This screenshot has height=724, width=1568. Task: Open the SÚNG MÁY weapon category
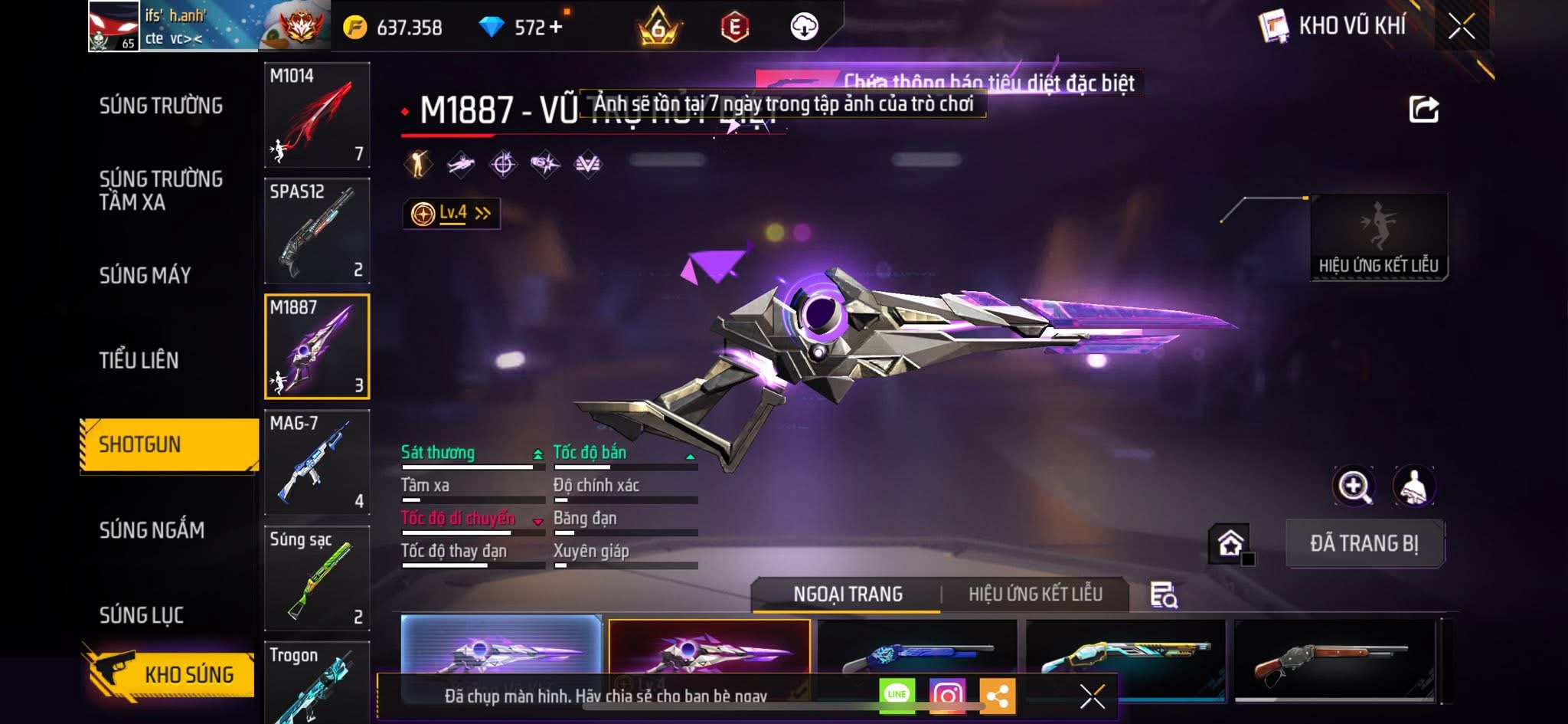coord(145,275)
